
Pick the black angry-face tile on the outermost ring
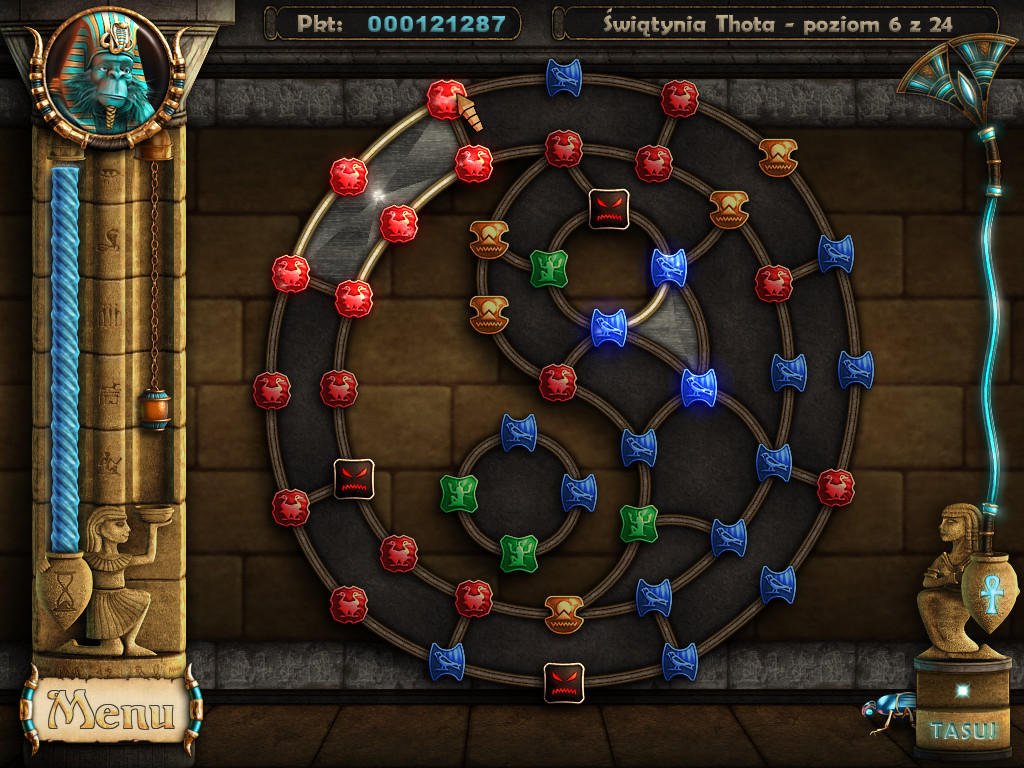point(563,681)
